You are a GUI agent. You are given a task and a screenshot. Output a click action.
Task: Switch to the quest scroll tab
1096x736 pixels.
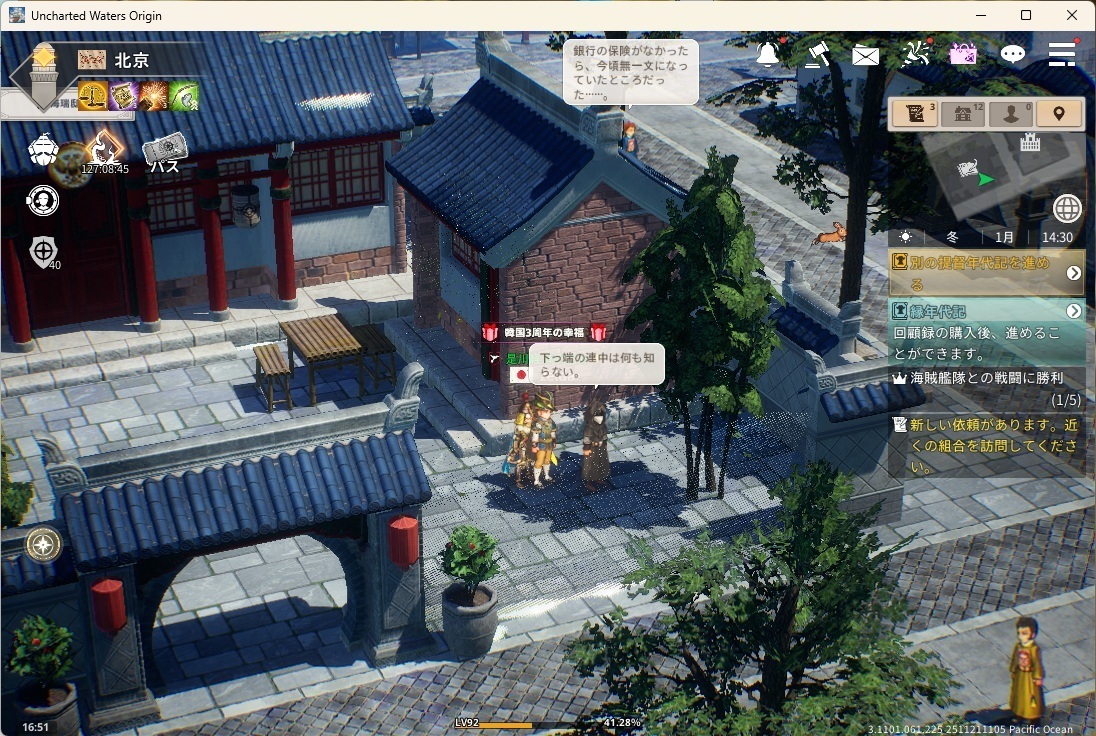pos(914,114)
